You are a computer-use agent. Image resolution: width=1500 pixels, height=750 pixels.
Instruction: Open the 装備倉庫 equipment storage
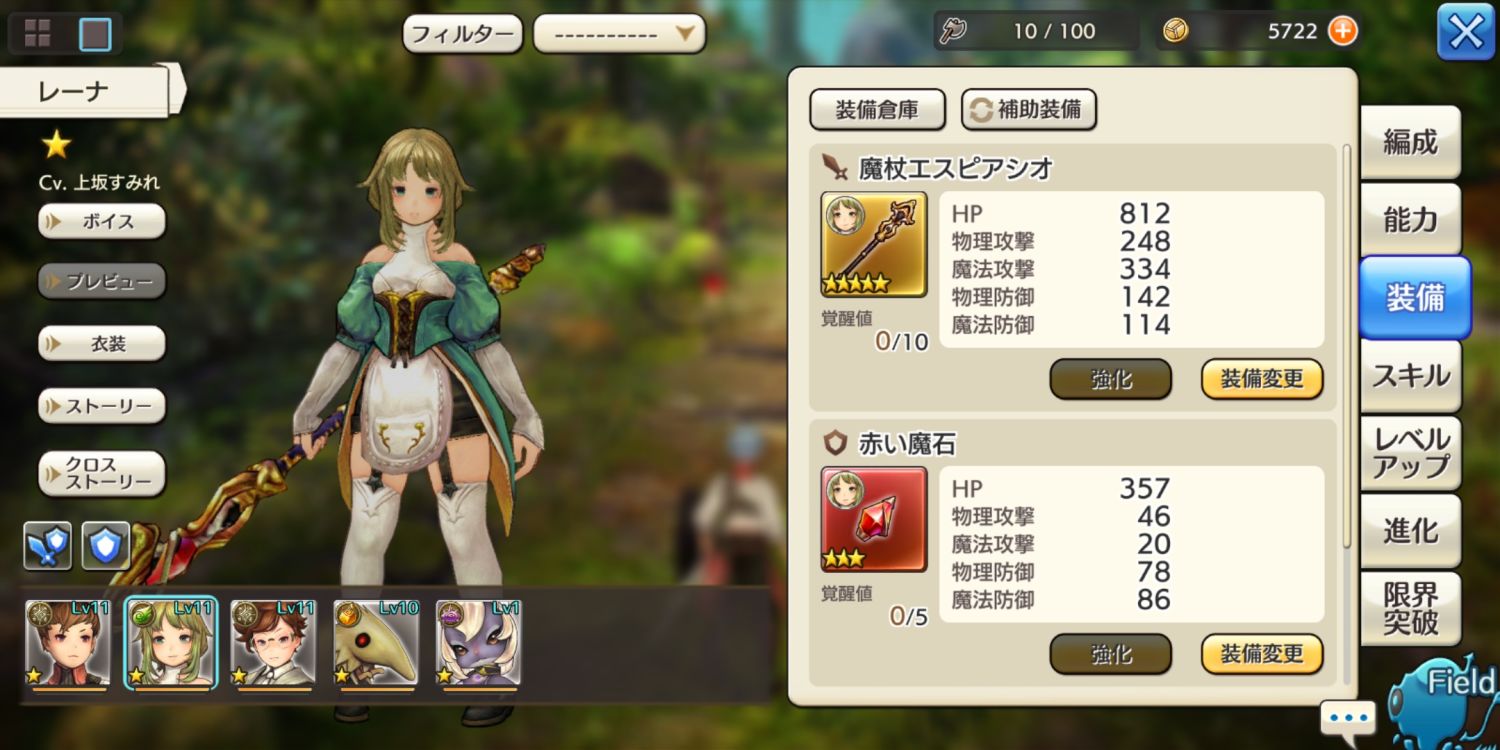point(877,110)
